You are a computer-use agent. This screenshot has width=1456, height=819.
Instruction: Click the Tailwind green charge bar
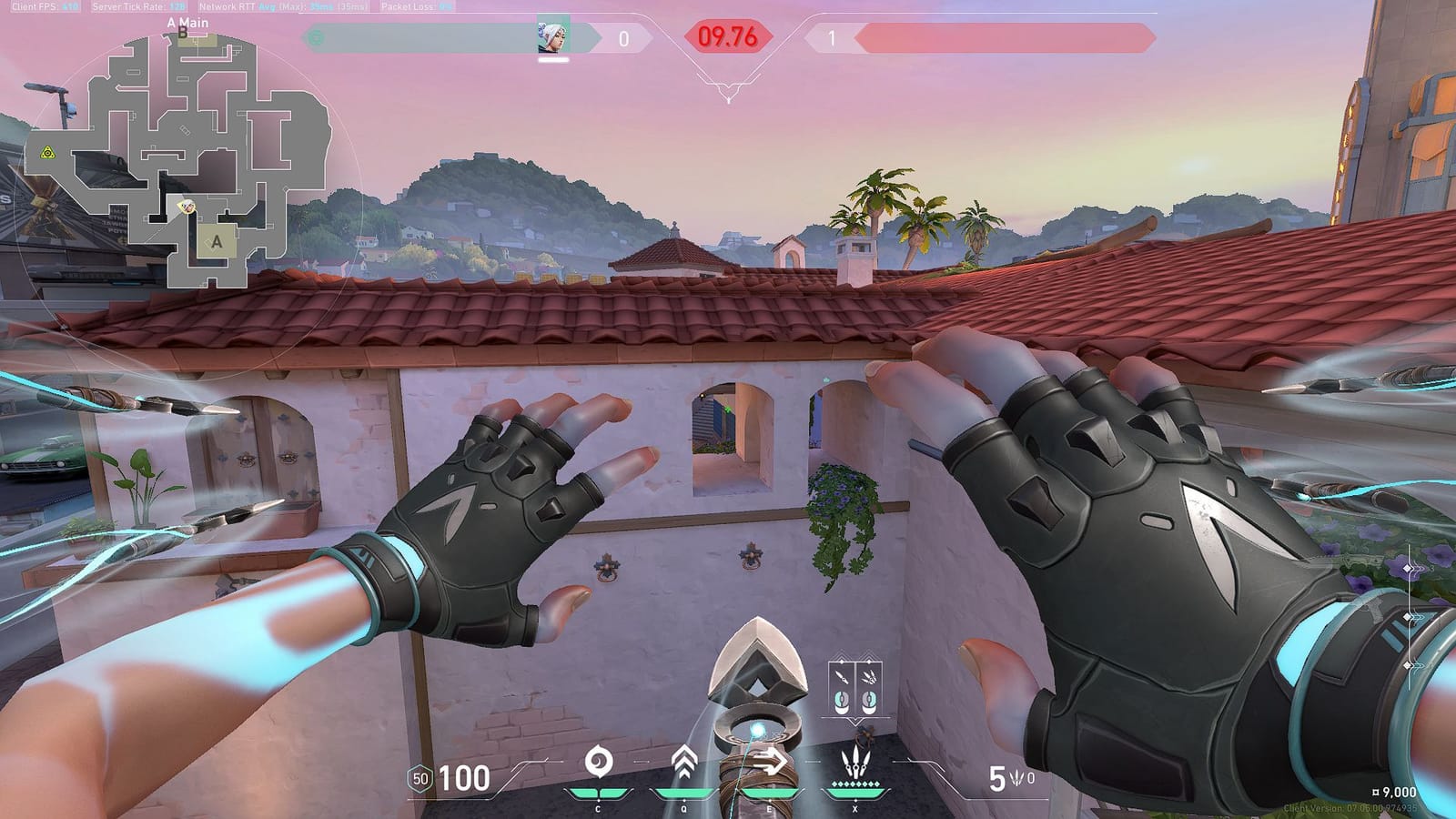(772, 790)
